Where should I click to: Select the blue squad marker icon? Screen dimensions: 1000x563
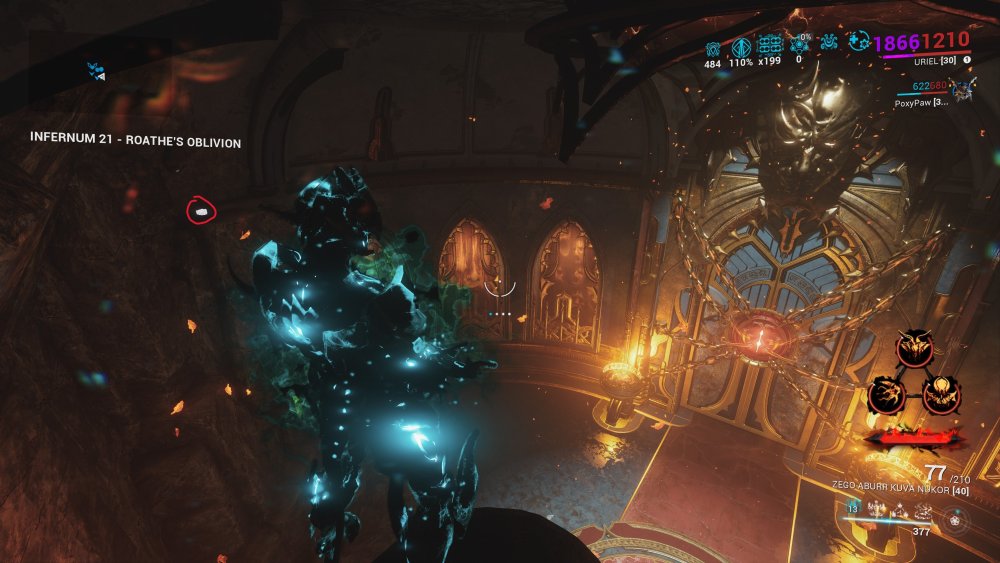coord(96,70)
